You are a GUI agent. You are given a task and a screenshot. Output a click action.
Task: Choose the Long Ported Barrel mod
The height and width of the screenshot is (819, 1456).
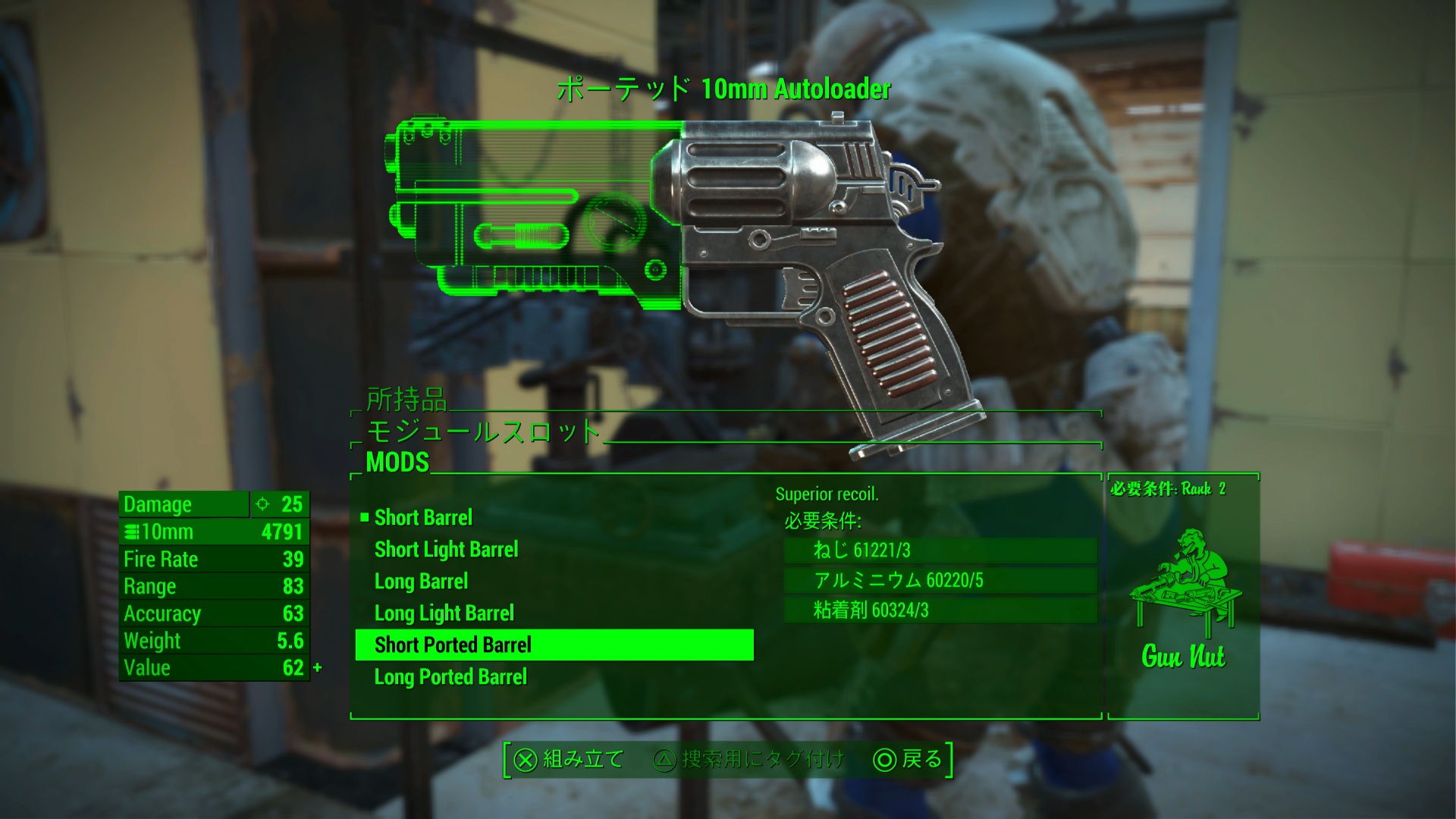click(450, 677)
